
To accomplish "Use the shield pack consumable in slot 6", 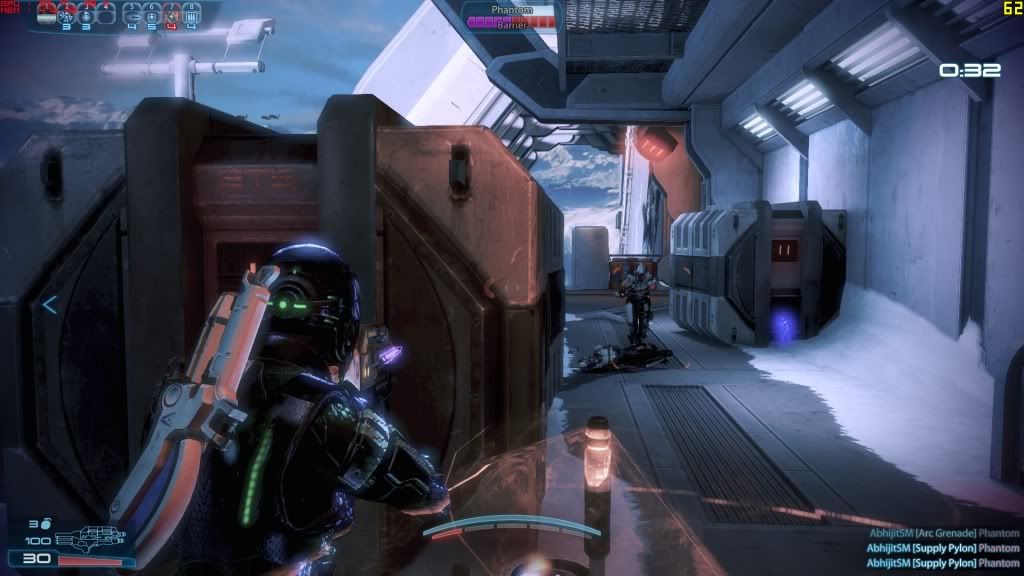I will (152, 14).
